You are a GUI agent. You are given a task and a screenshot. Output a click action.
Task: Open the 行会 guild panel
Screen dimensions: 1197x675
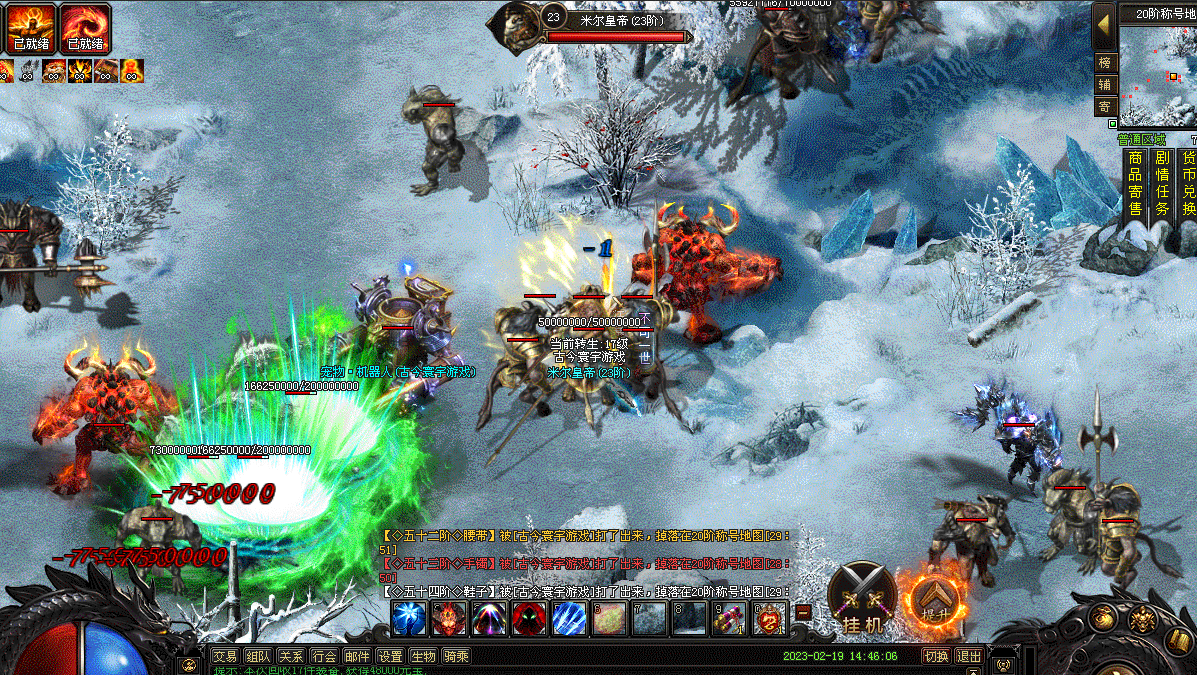(324, 657)
